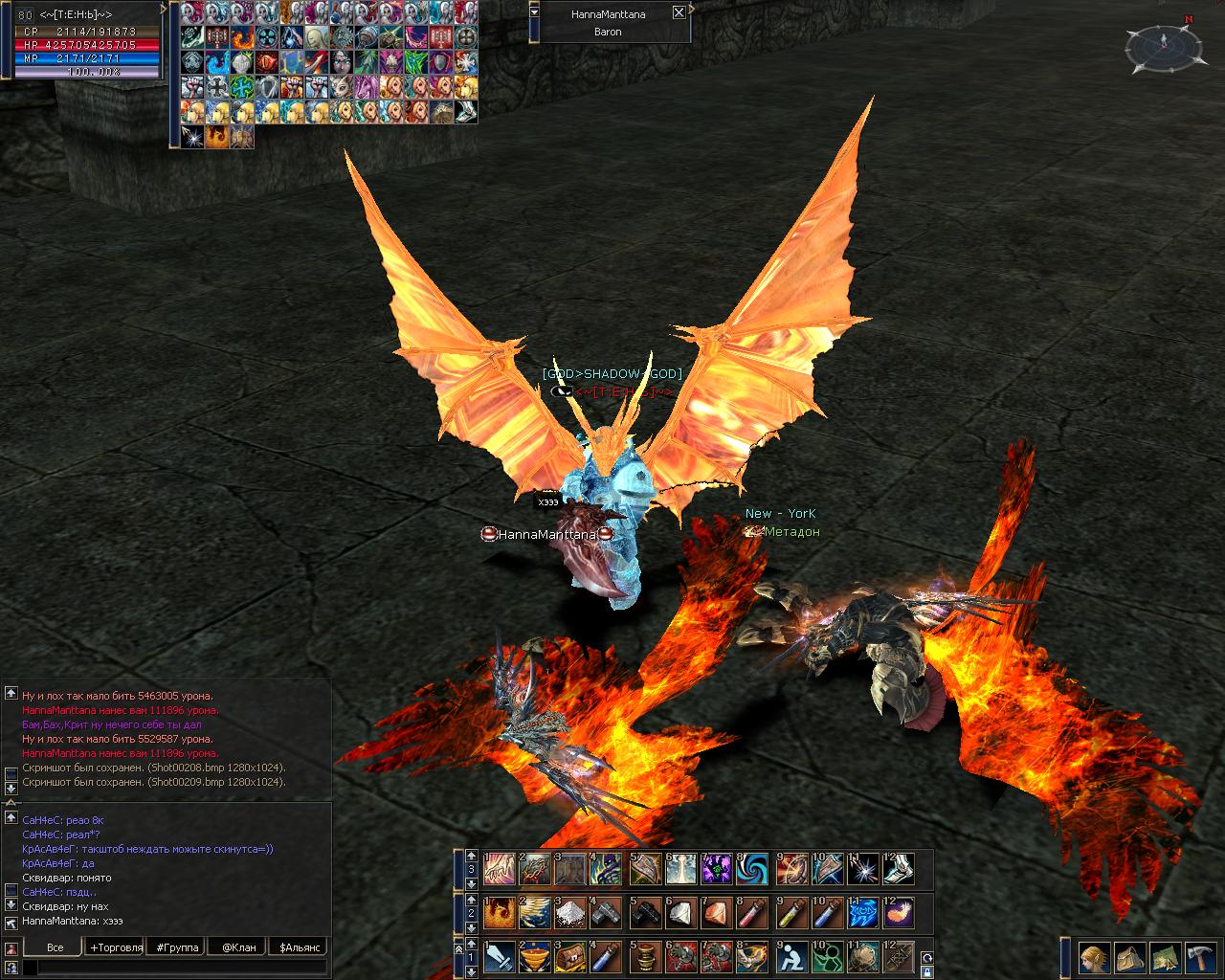Open the #Группа chat tab
1225x980 pixels.
click(x=177, y=947)
